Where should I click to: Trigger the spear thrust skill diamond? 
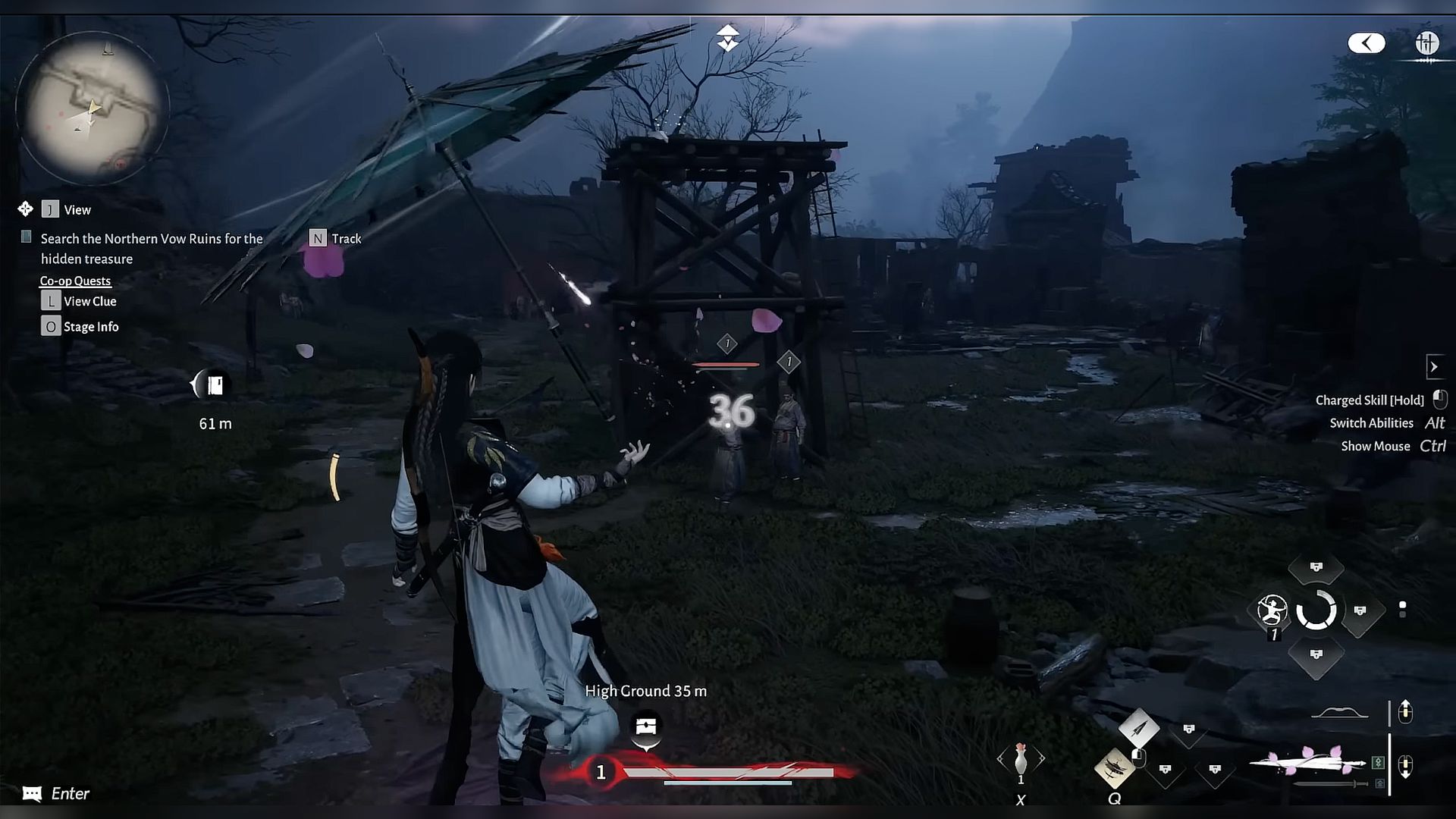tap(1138, 729)
